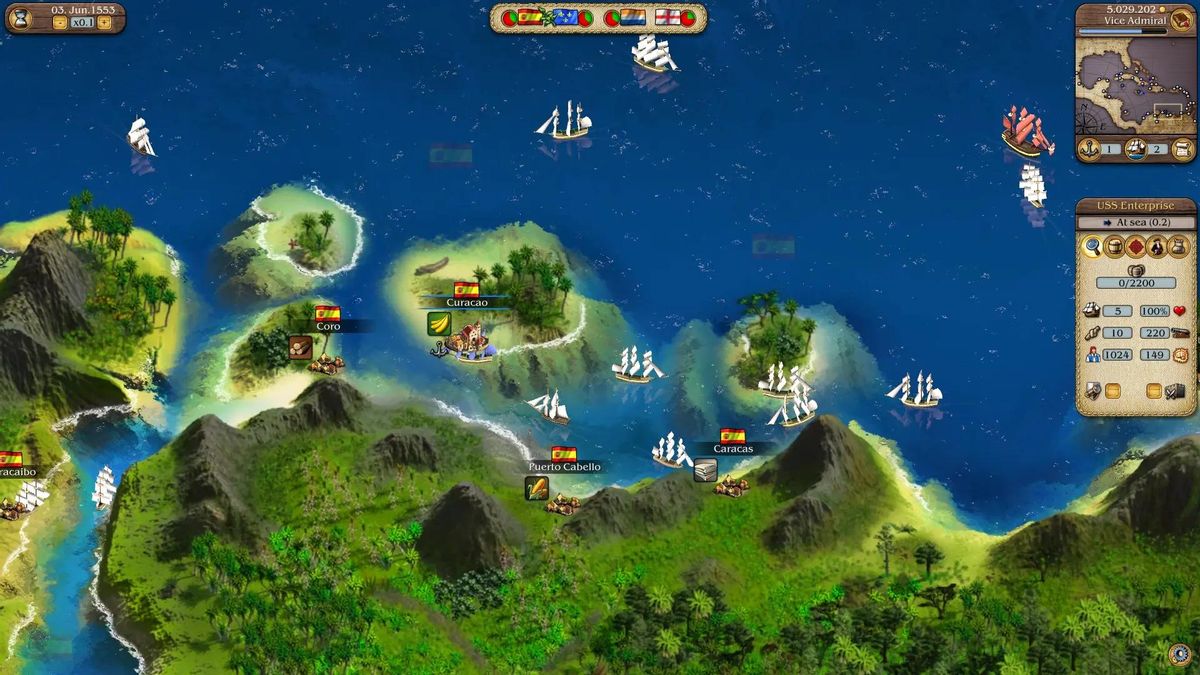Select the Spanish flag in the diplomacy bar
The height and width of the screenshot is (675, 1200).
tap(530, 17)
